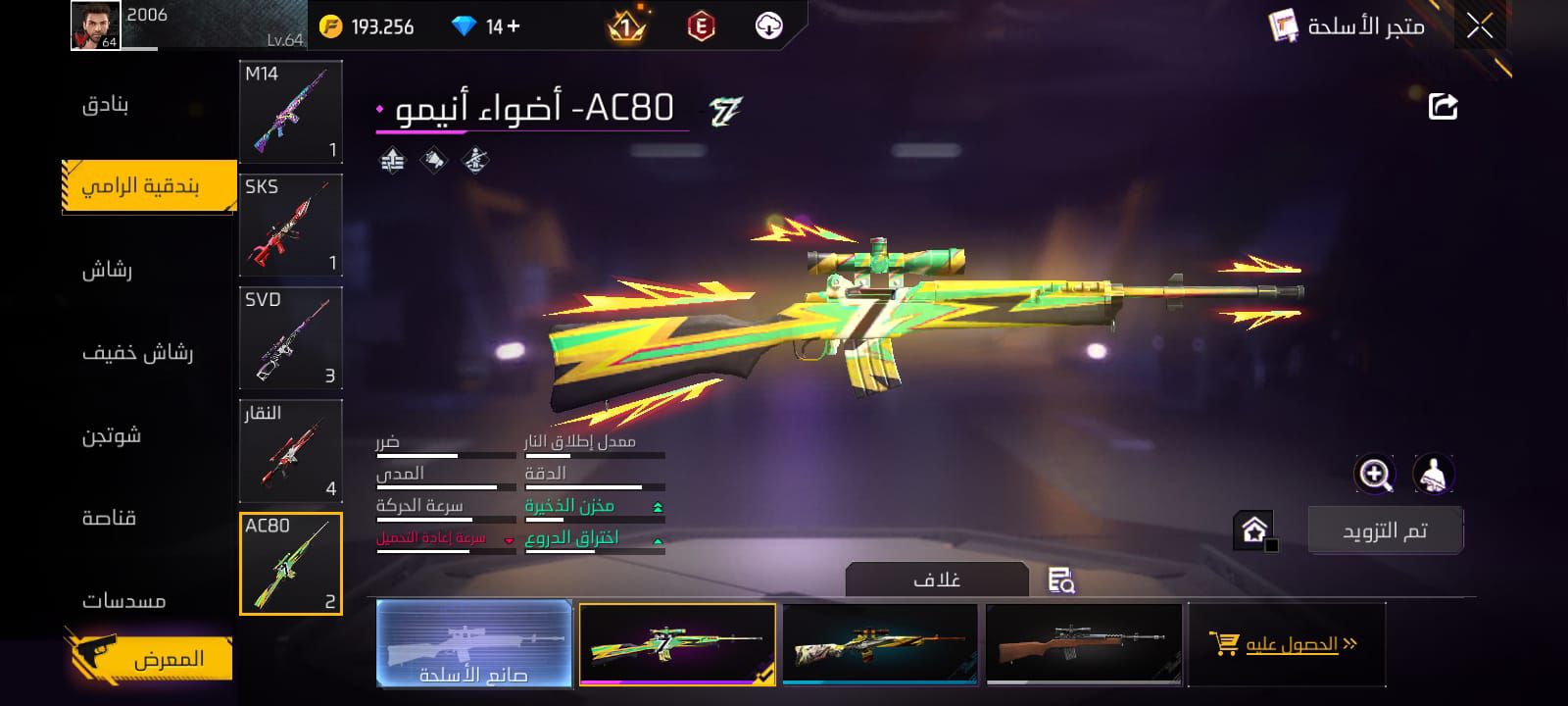This screenshot has height=706, width=1568.
Task: Select the SVD weapon thumbnail
Action: (x=290, y=338)
